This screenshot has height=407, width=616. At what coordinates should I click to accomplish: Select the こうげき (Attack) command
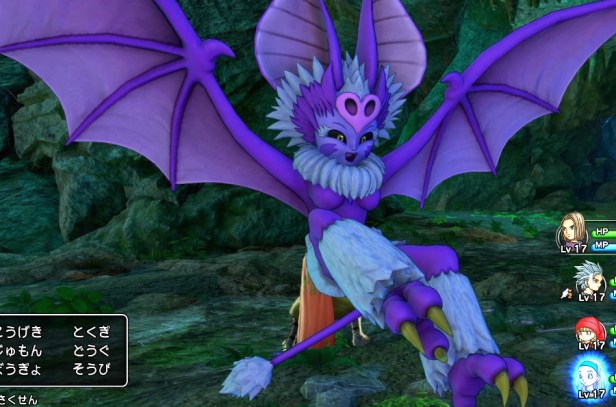[x=20, y=330]
